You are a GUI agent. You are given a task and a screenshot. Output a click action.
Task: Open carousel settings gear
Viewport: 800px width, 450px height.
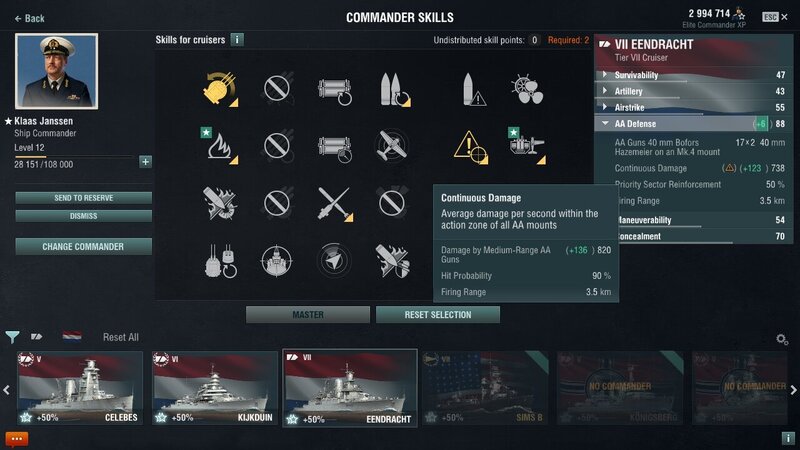tap(782, 339)
